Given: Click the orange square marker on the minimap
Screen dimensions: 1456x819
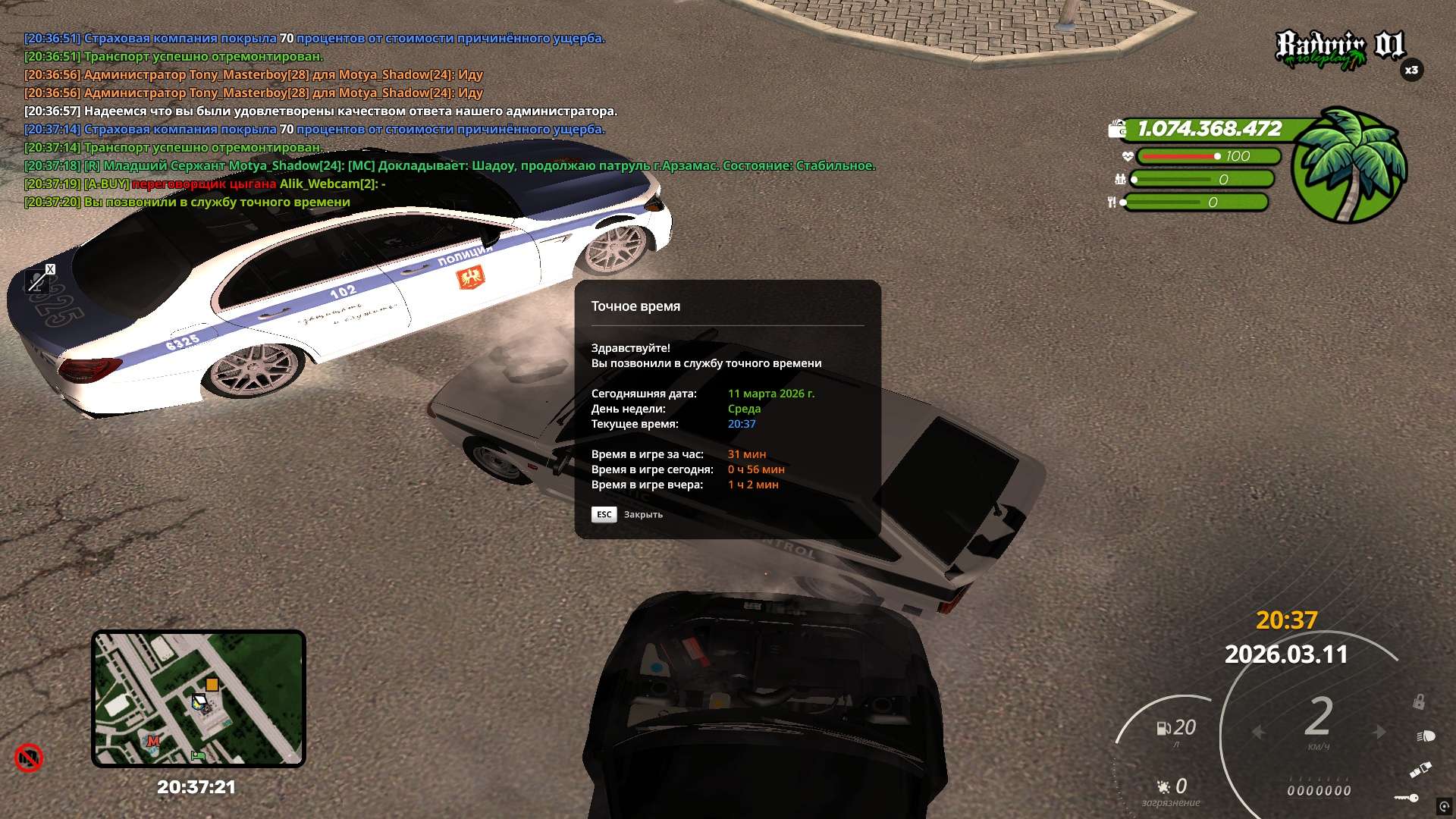Looking at the screenshot, I should click(x=212, y=685).
